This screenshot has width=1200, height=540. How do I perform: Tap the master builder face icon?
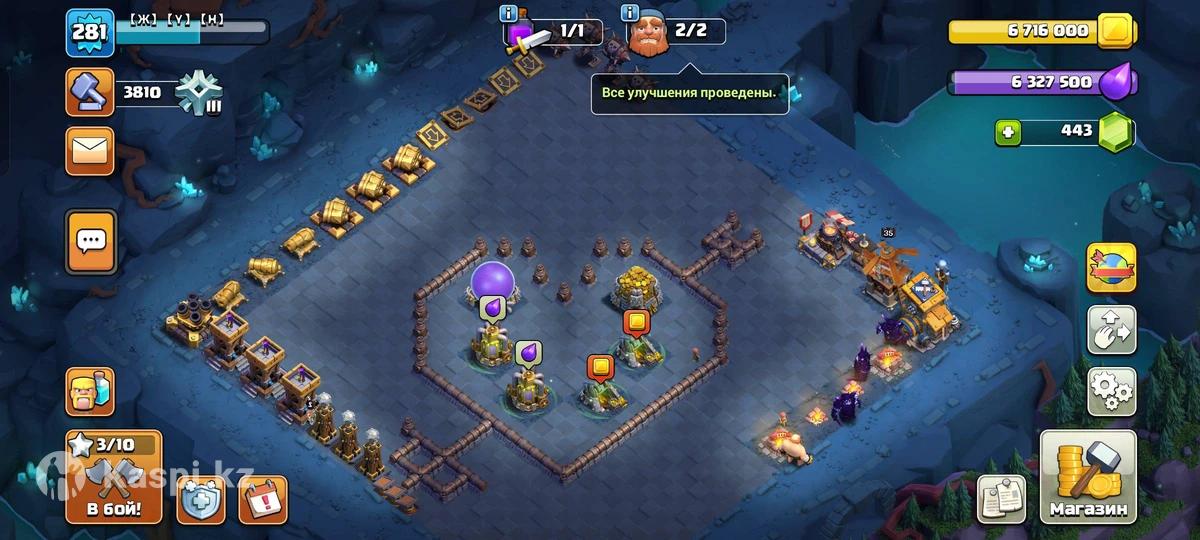coord(648,33)
